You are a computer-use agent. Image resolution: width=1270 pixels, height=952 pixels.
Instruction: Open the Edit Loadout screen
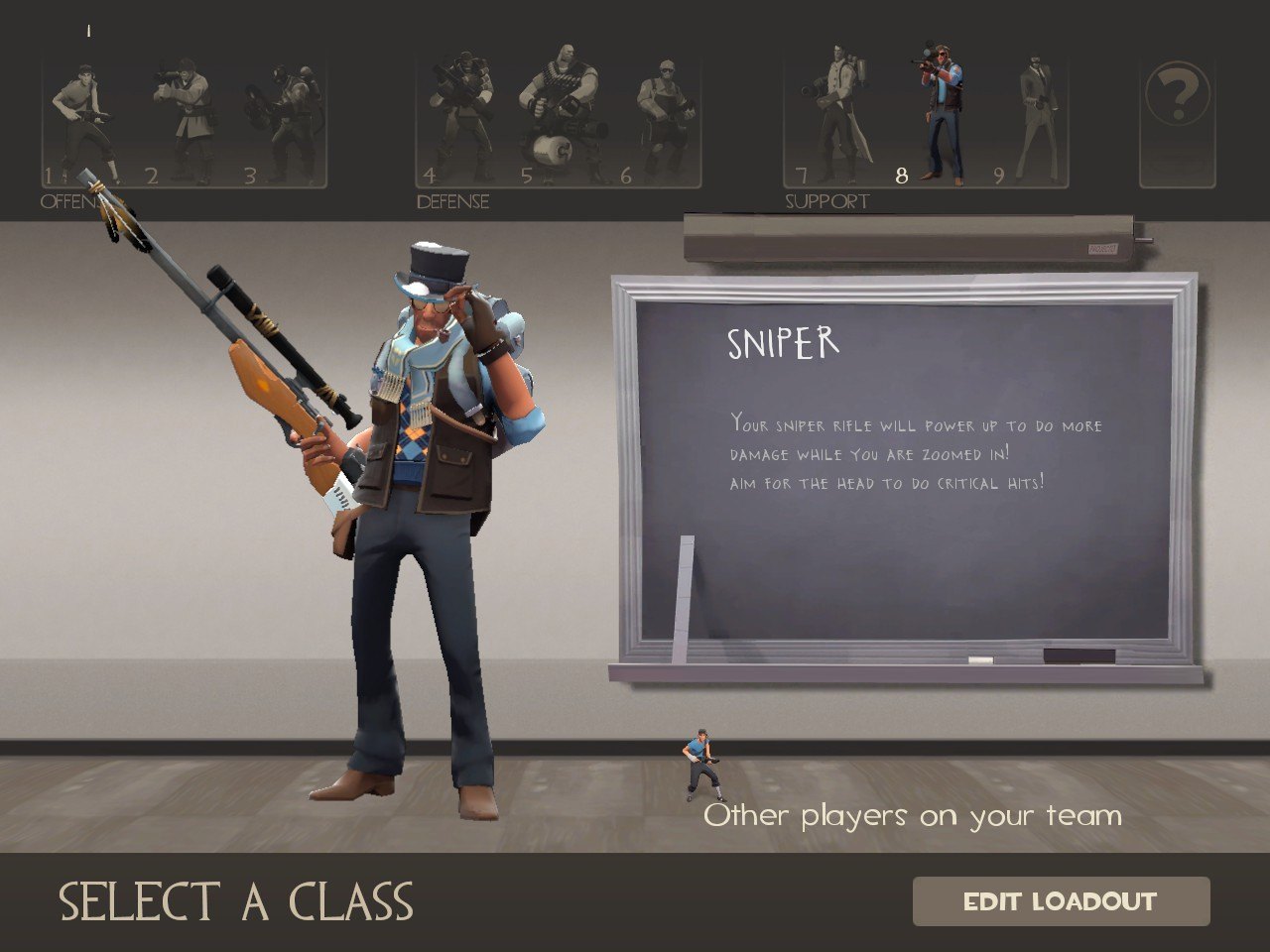1061,901
